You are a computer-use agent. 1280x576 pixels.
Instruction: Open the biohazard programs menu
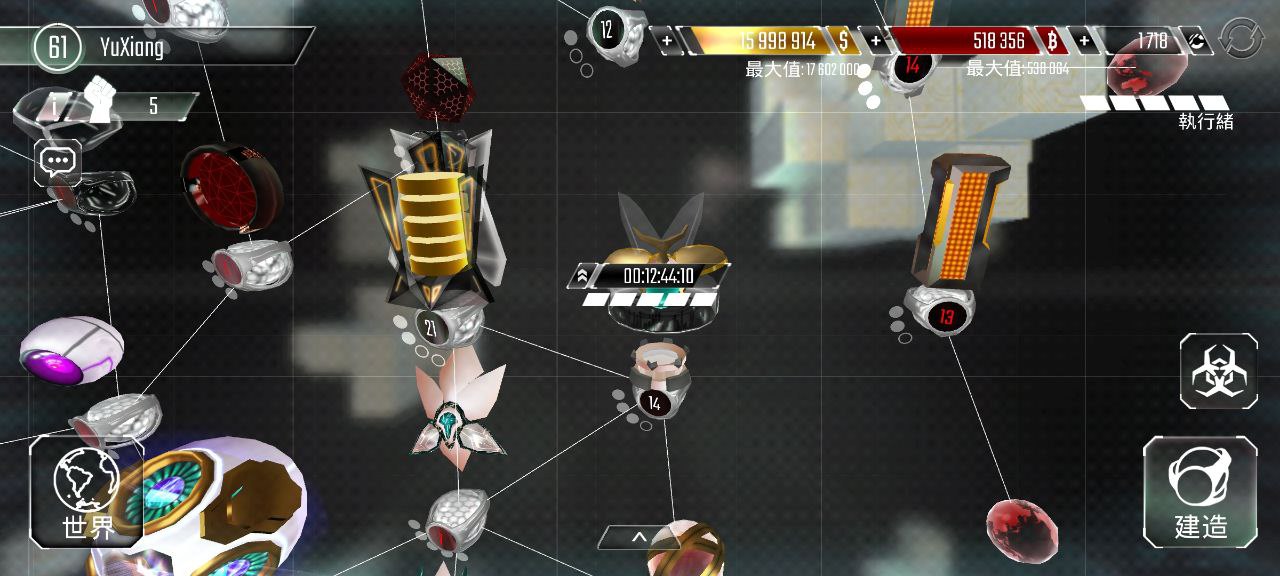click(x=1218, y=371)
